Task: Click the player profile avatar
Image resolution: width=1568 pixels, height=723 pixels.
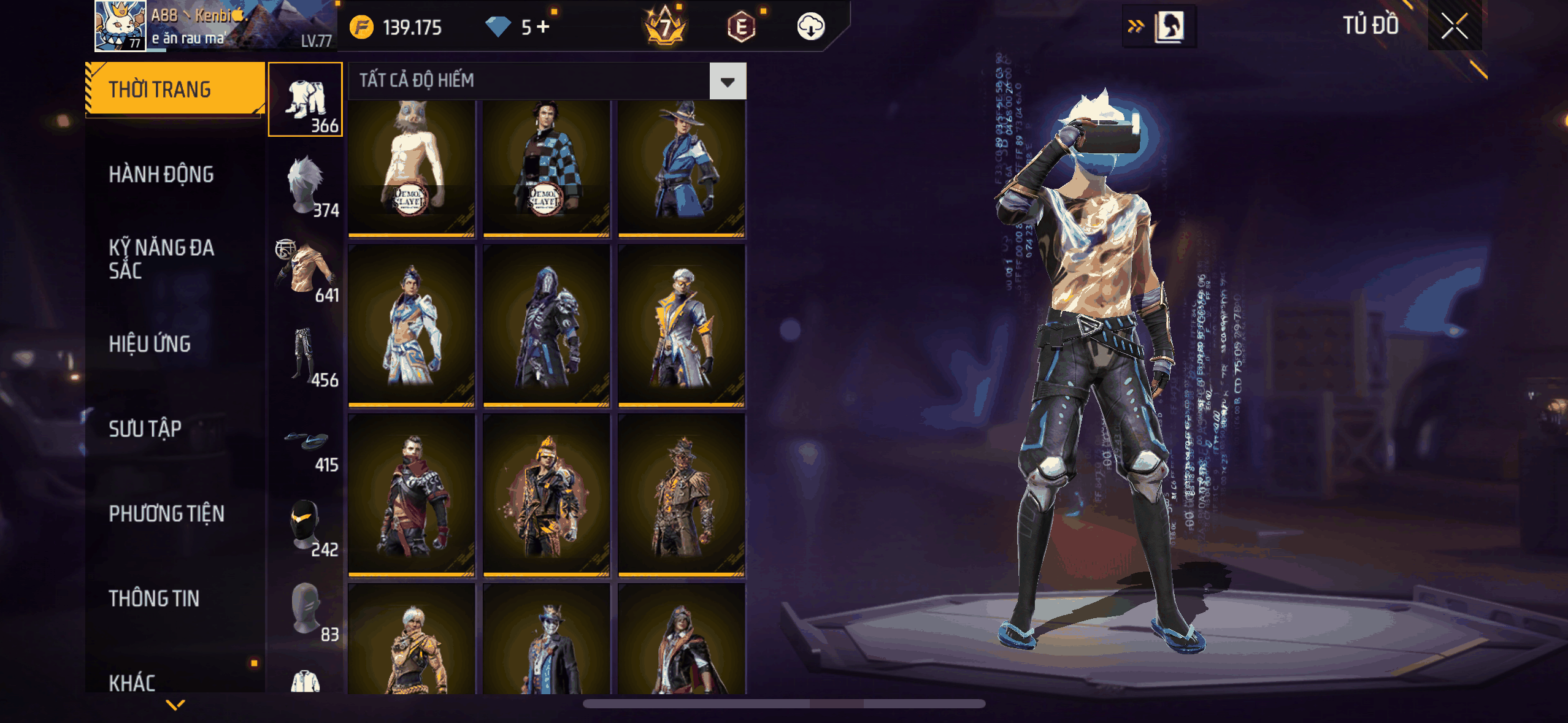Action: pyautogui.click(x=120, y=26)
